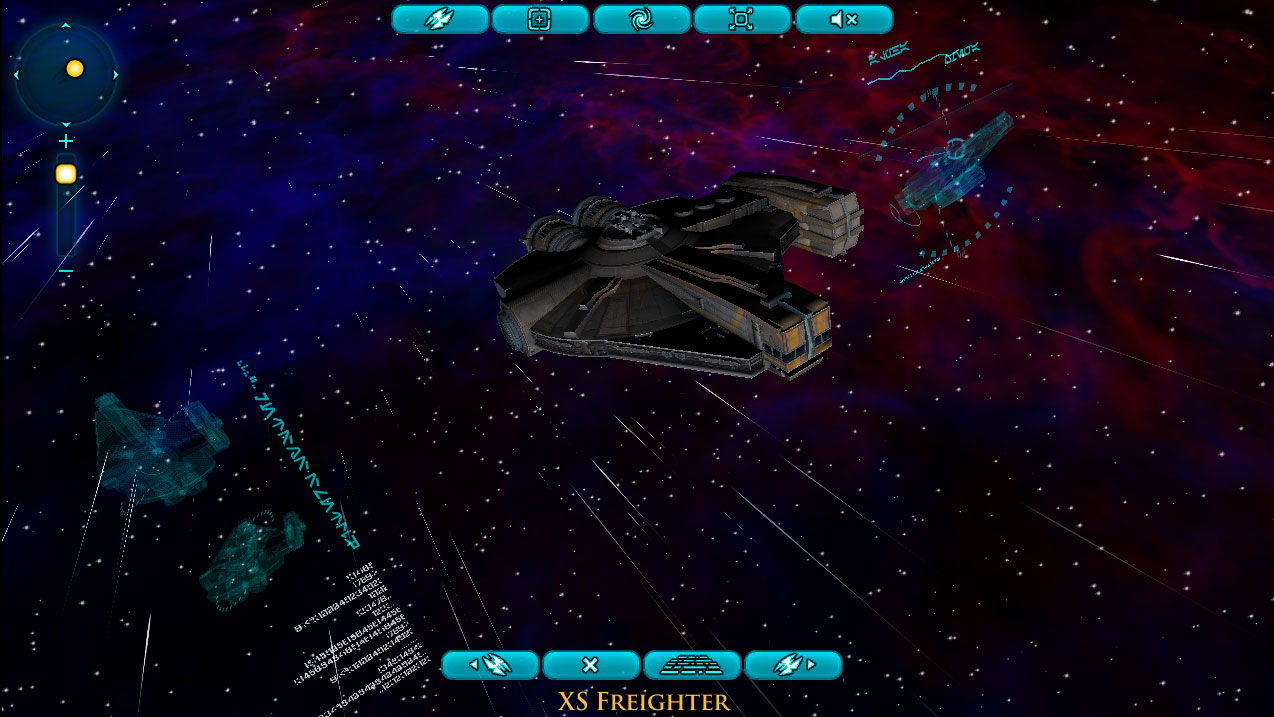This screenshot has width=1274, height=717.
Task: Rotate the view right with the dial arrow
Action: coord(116,74)
